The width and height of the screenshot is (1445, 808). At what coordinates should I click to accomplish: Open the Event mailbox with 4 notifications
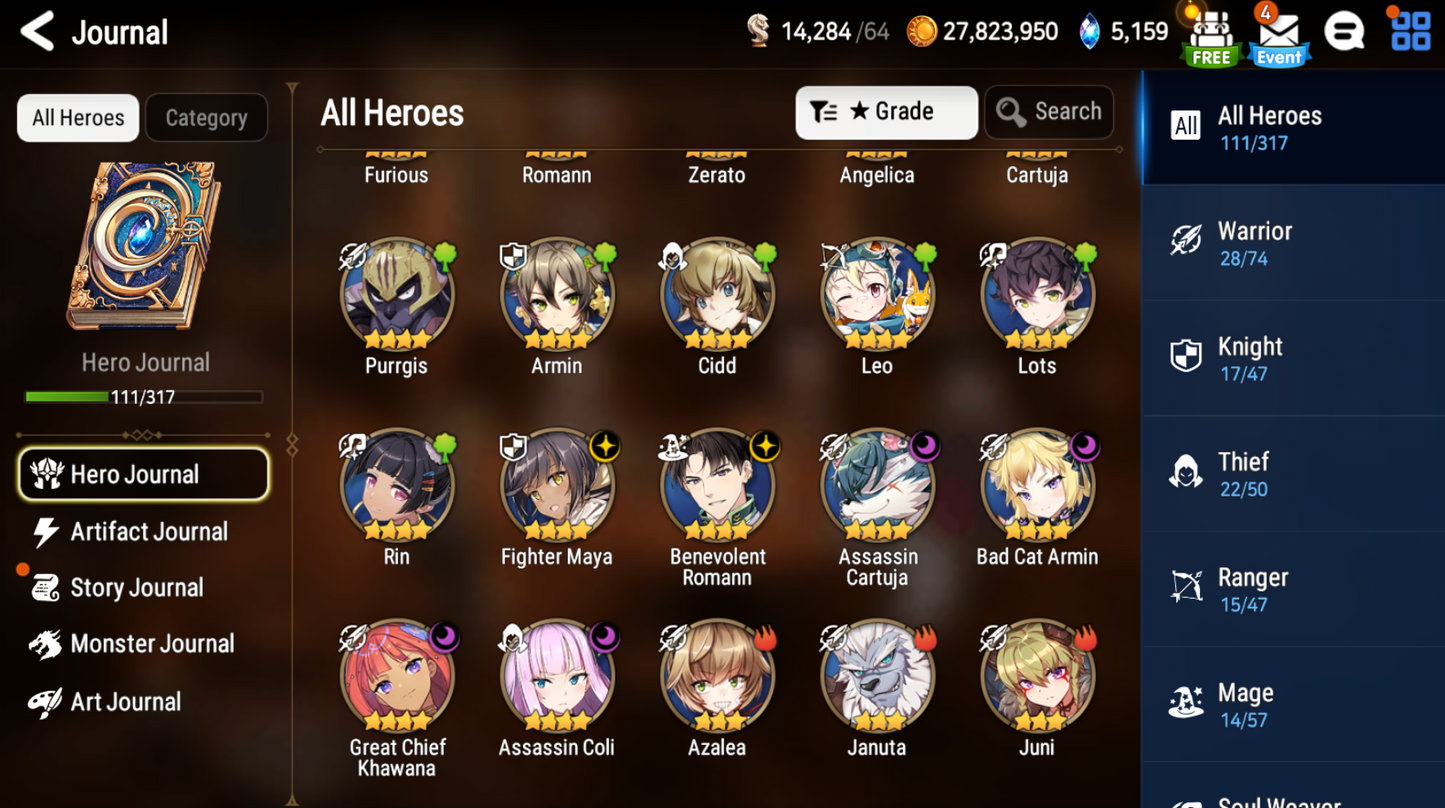(x=1278, y=35)
